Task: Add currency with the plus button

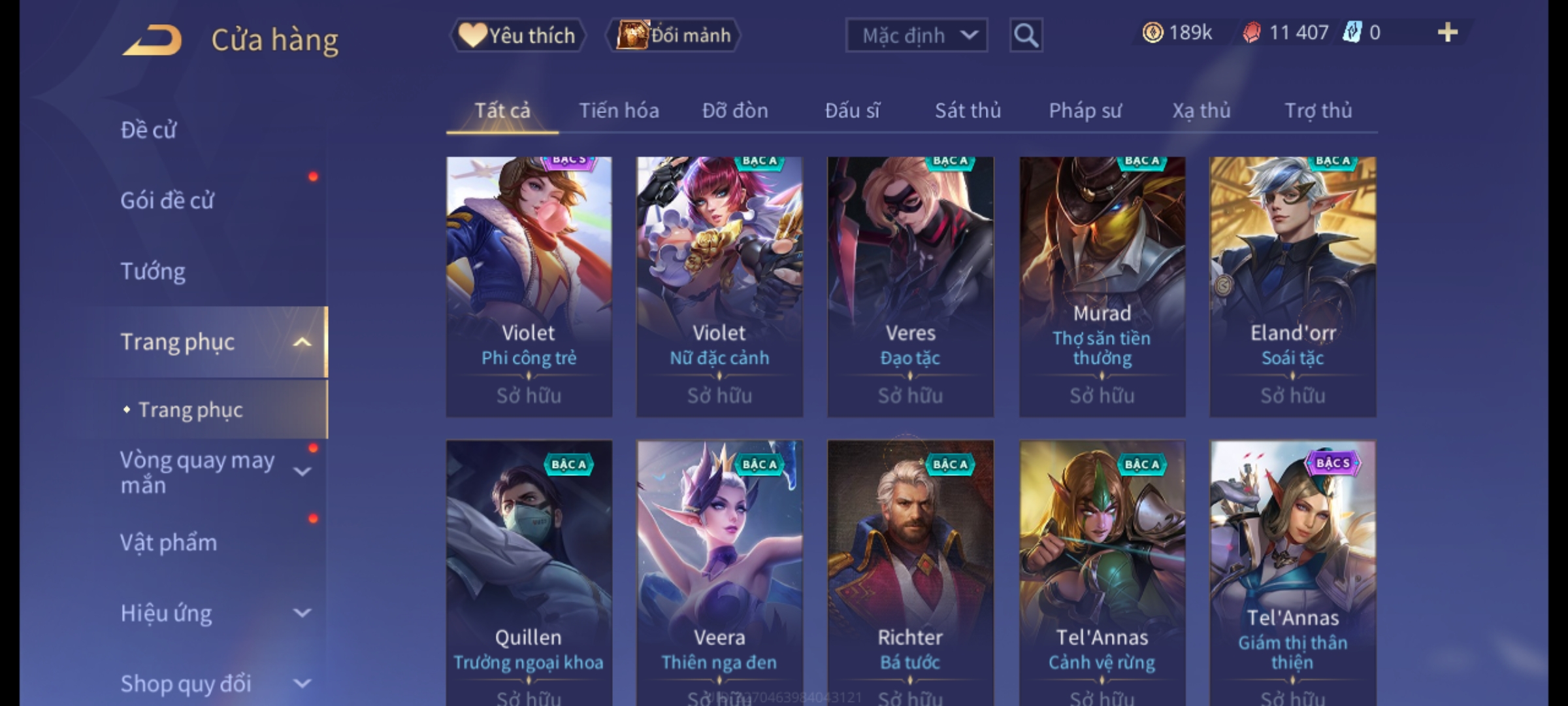Action: click(x=1447, y=33)
